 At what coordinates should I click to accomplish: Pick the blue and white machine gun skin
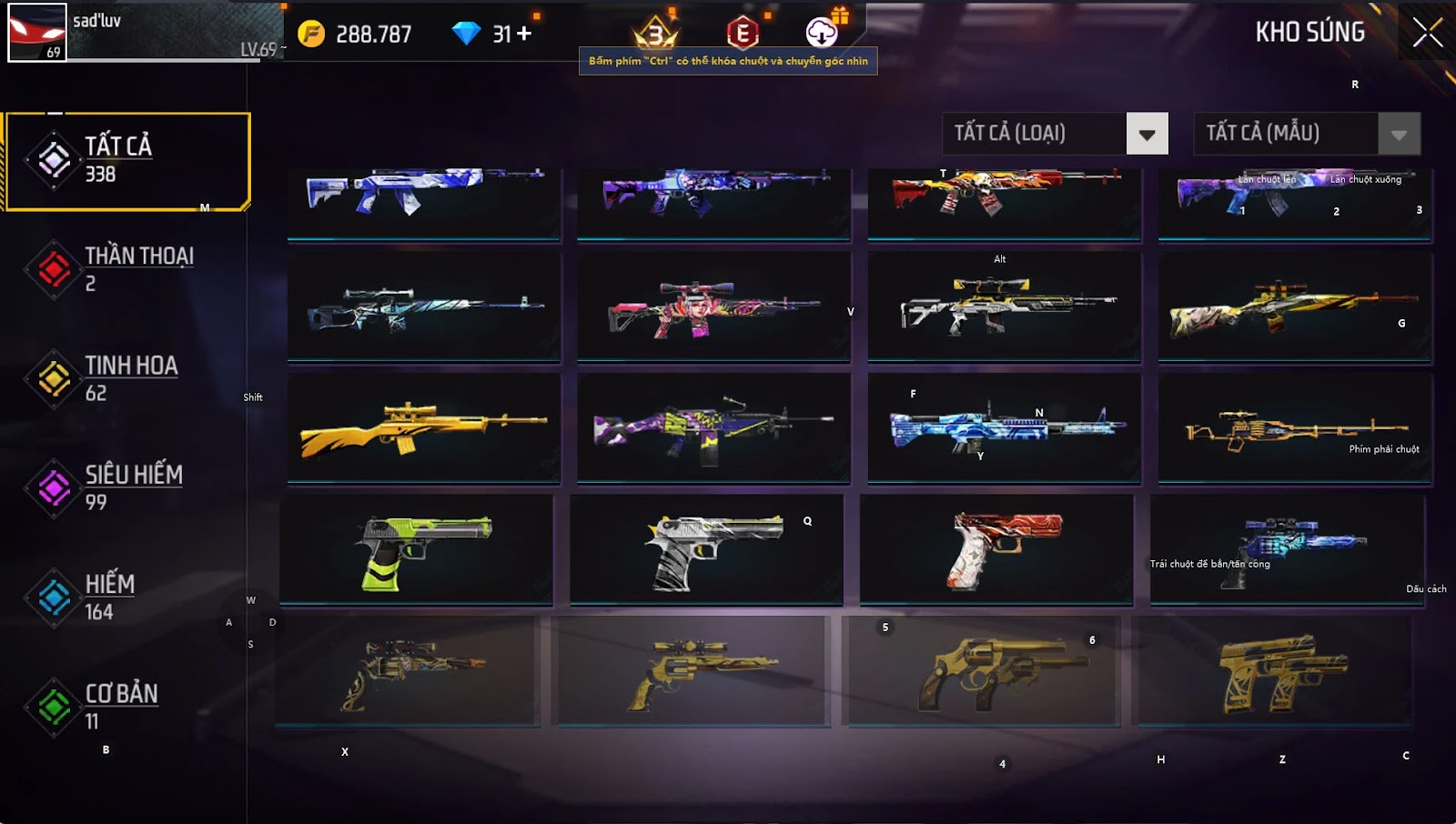click(x=1005, y=427)
